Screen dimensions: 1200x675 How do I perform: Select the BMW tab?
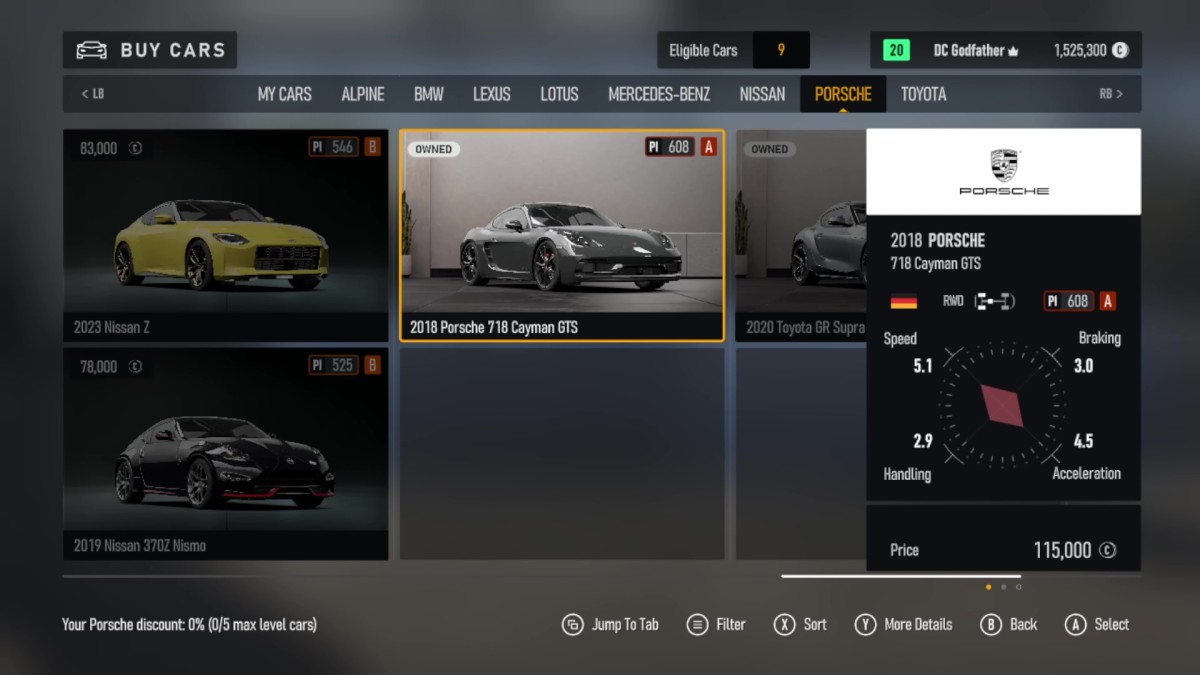[428, 94]
